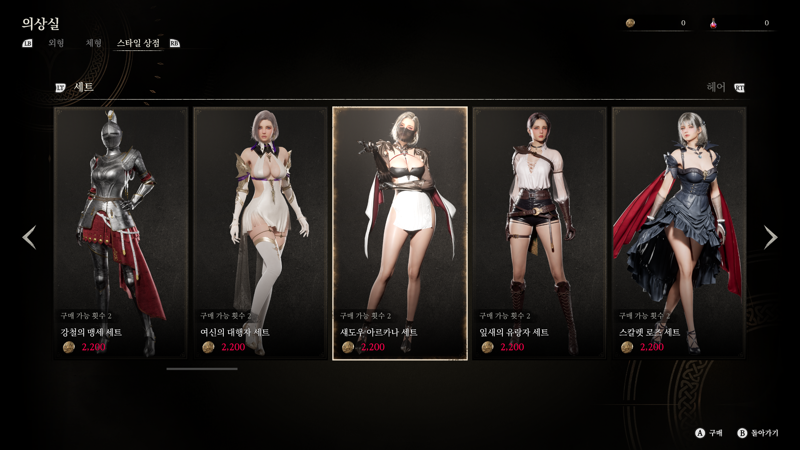This screenshot has width=800, height=450.
Task: Choose the 밀새의 유랑자 세트 outfit card
Action: 539,232
